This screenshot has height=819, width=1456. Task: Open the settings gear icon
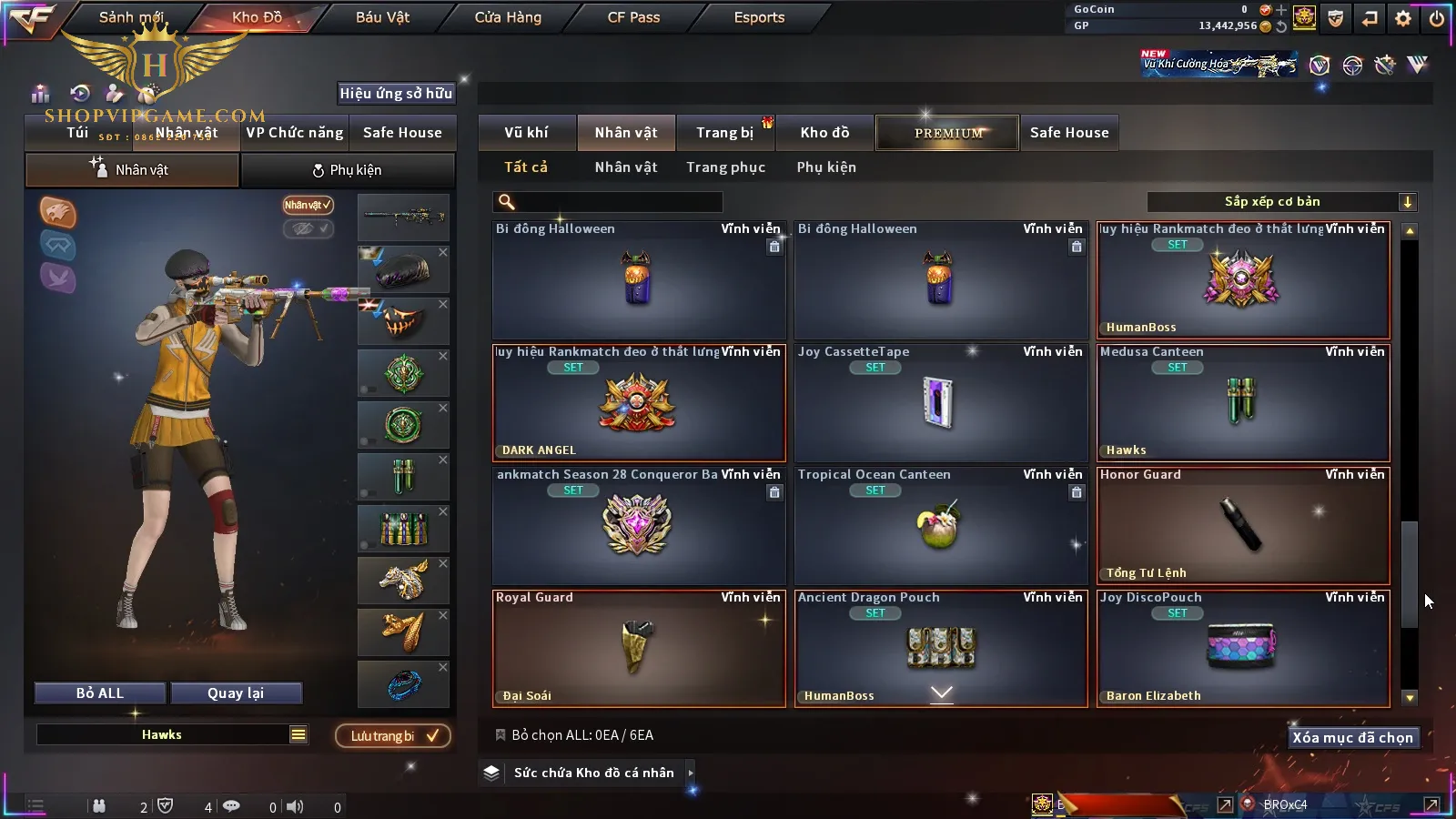[x=1403, y=18]
